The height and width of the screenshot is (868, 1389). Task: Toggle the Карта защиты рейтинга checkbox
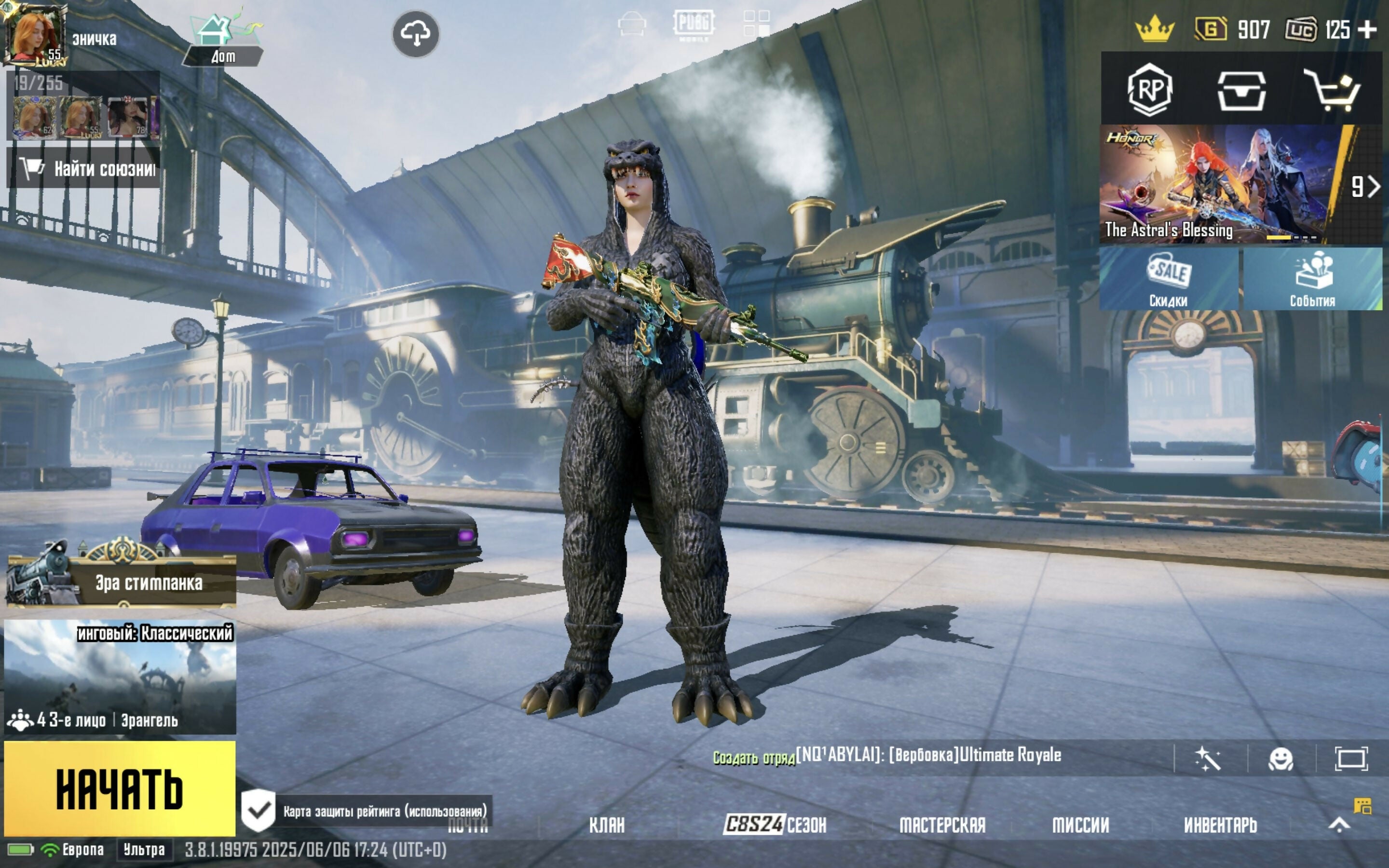click(259, 811)
